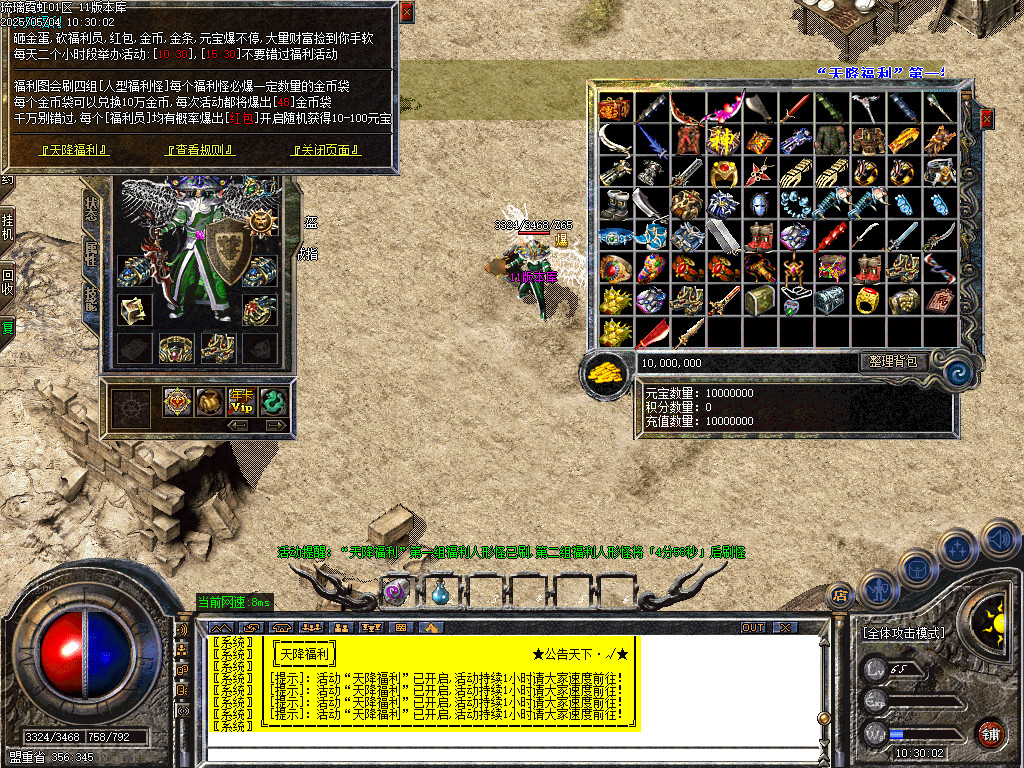Sort the bag with 整理背包 button
The width and height of the screenshot is (1024, 768).
pos(894,361)
